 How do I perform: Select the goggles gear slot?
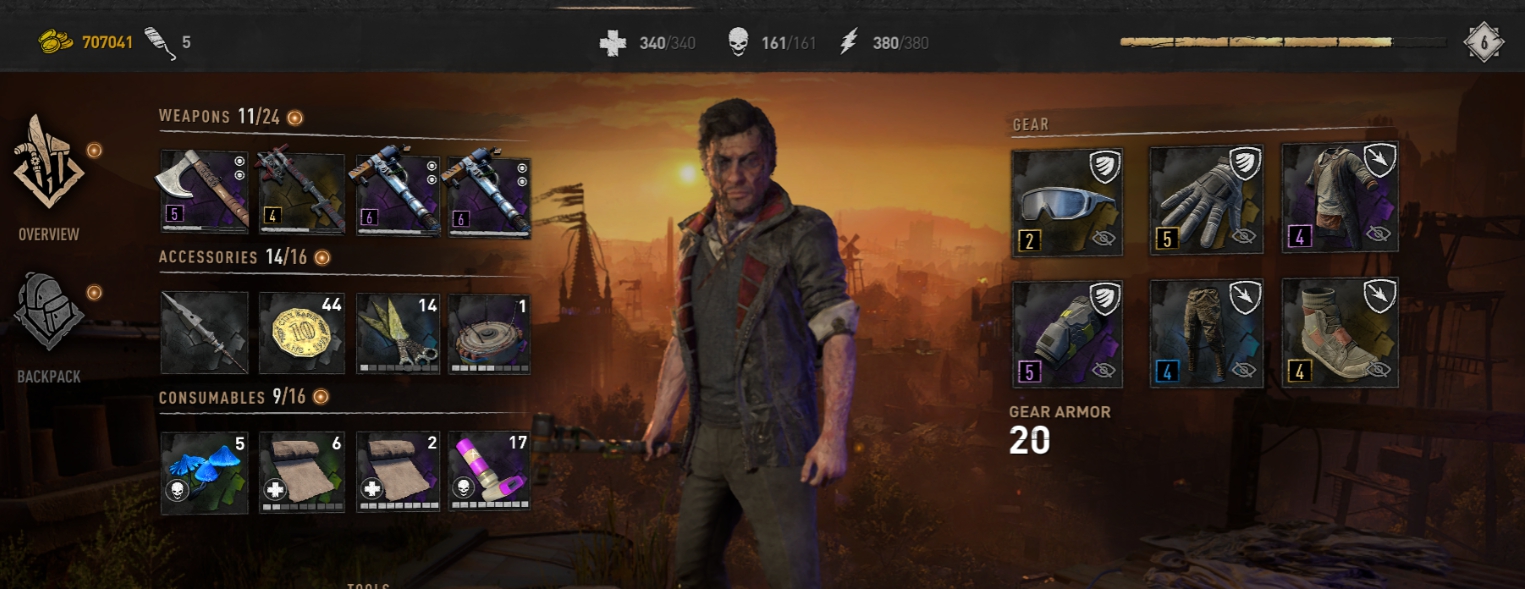[x=1067, y=204]
